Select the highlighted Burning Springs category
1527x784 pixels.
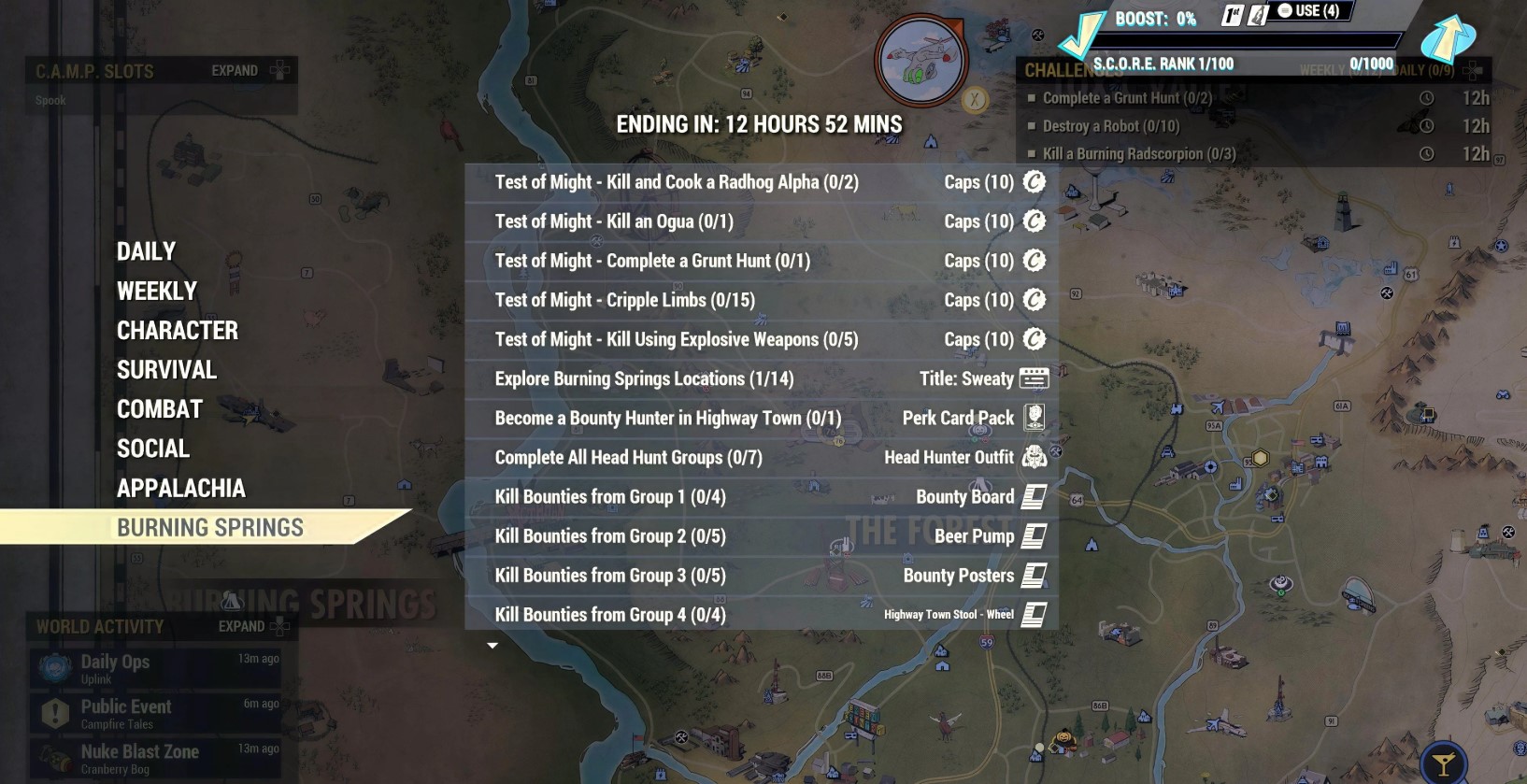pyautogui.click(x=209, y=527)
